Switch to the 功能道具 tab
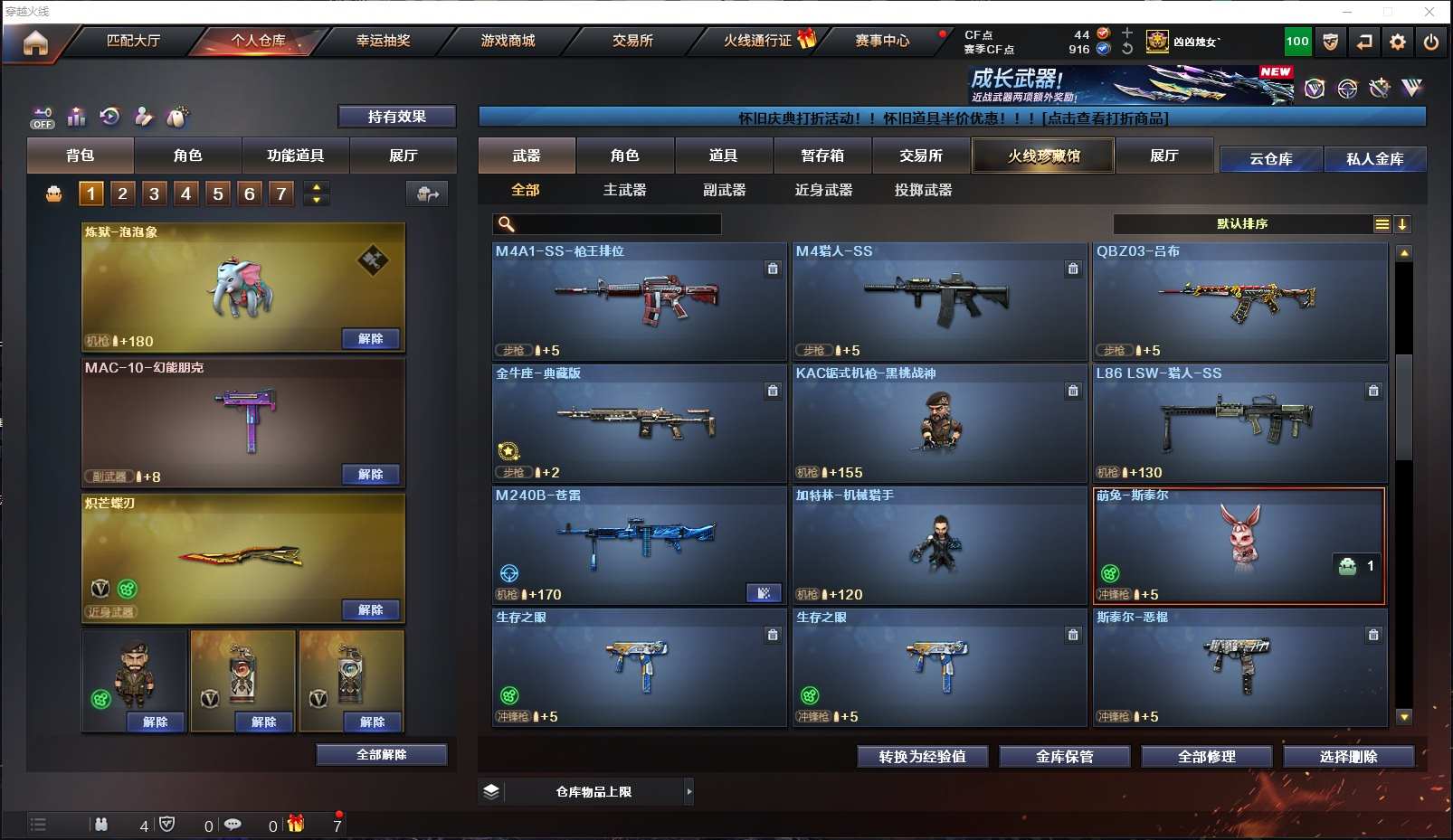This screenshot has height=840, width=1453. click(x=295, y=156)
